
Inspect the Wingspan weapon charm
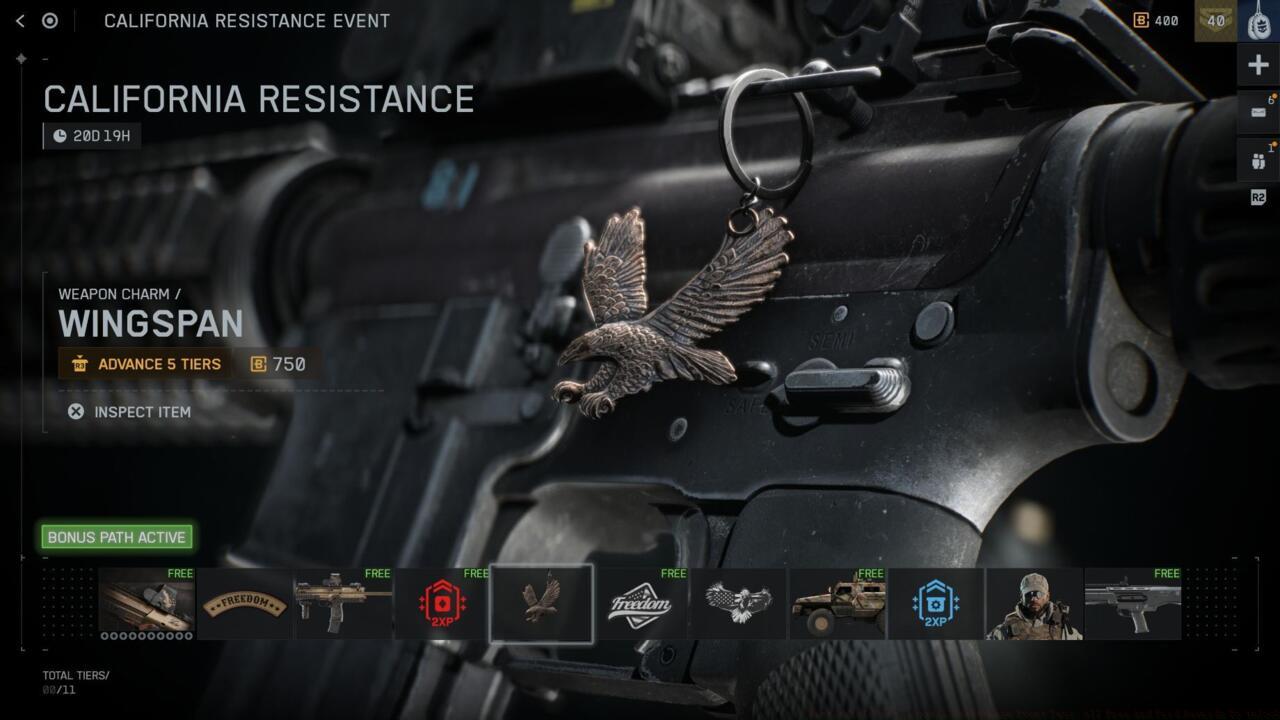(129, 412)
